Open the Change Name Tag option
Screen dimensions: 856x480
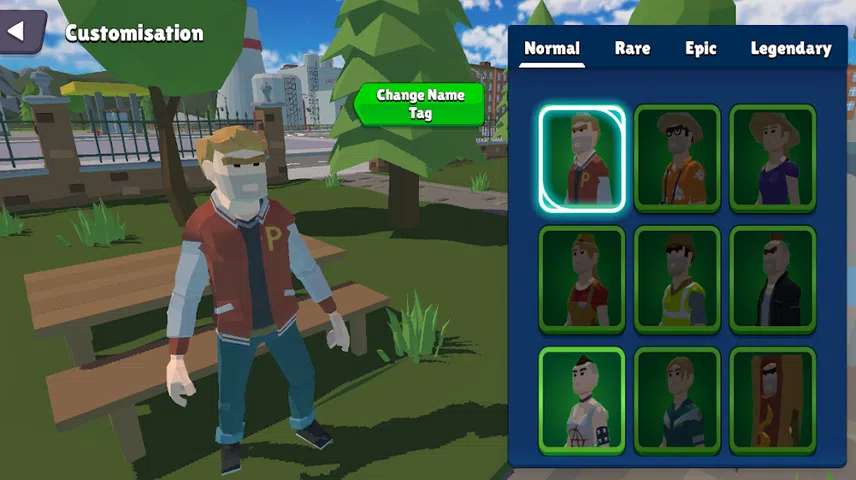(x=420, y=104)
